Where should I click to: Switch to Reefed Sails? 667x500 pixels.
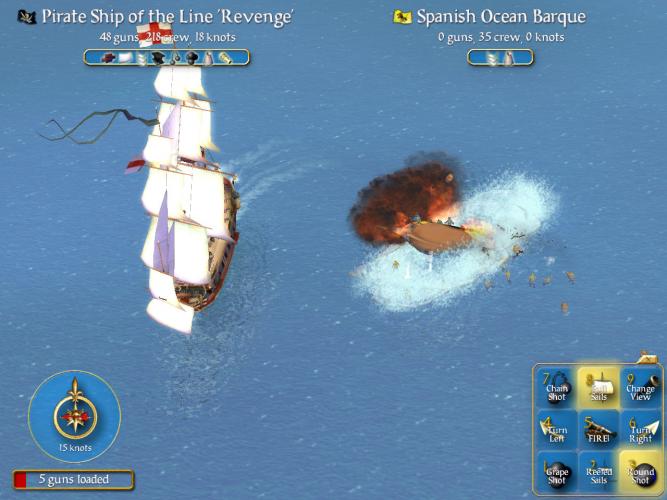click(x=598, y=471)
